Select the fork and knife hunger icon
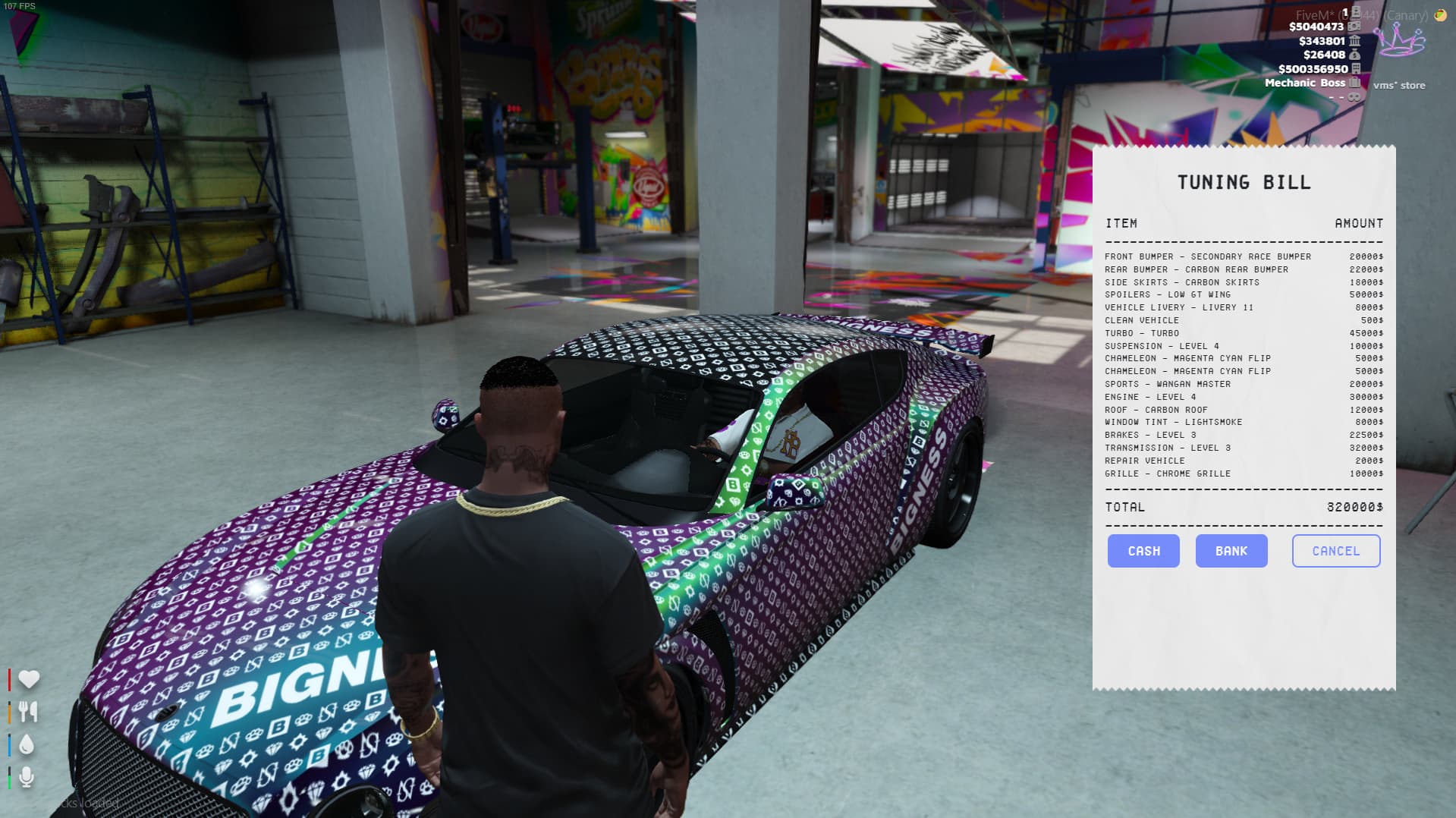 tap(28, 711)
